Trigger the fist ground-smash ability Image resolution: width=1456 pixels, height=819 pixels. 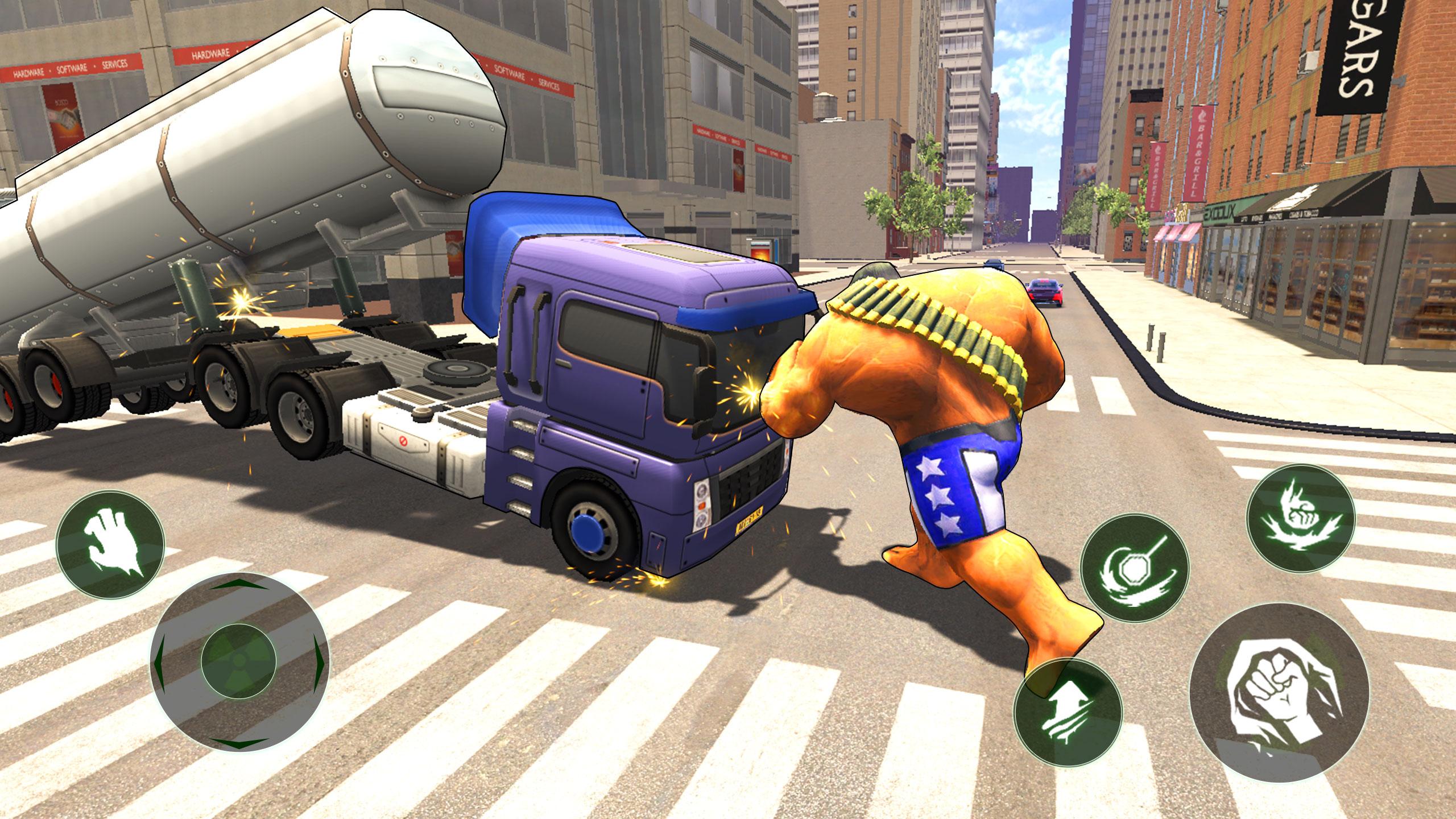coord(1300,517)
